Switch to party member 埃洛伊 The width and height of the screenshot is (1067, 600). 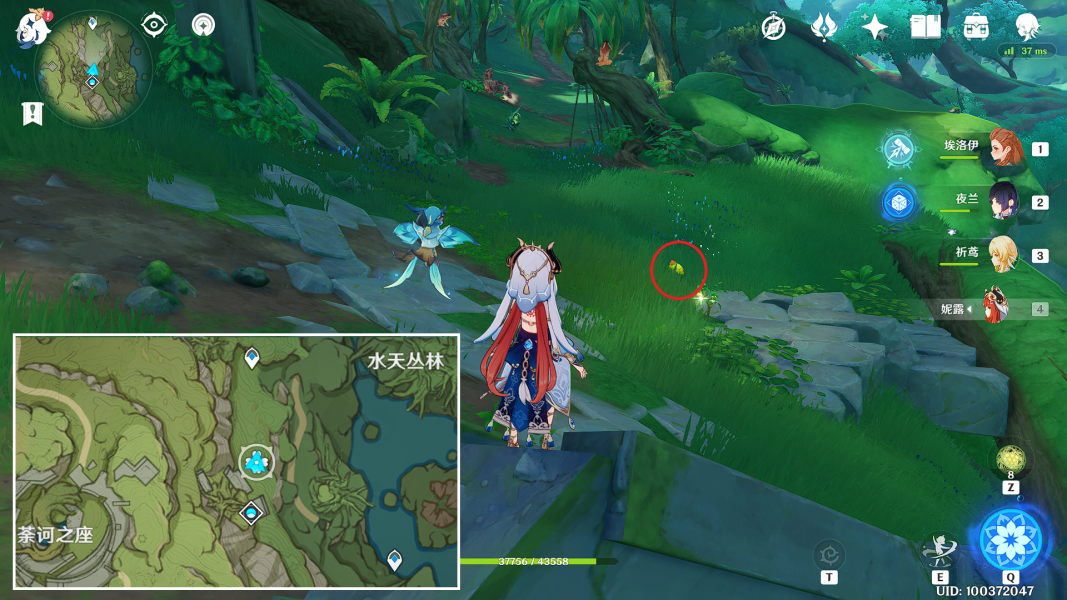click(x=1001, y=148)
